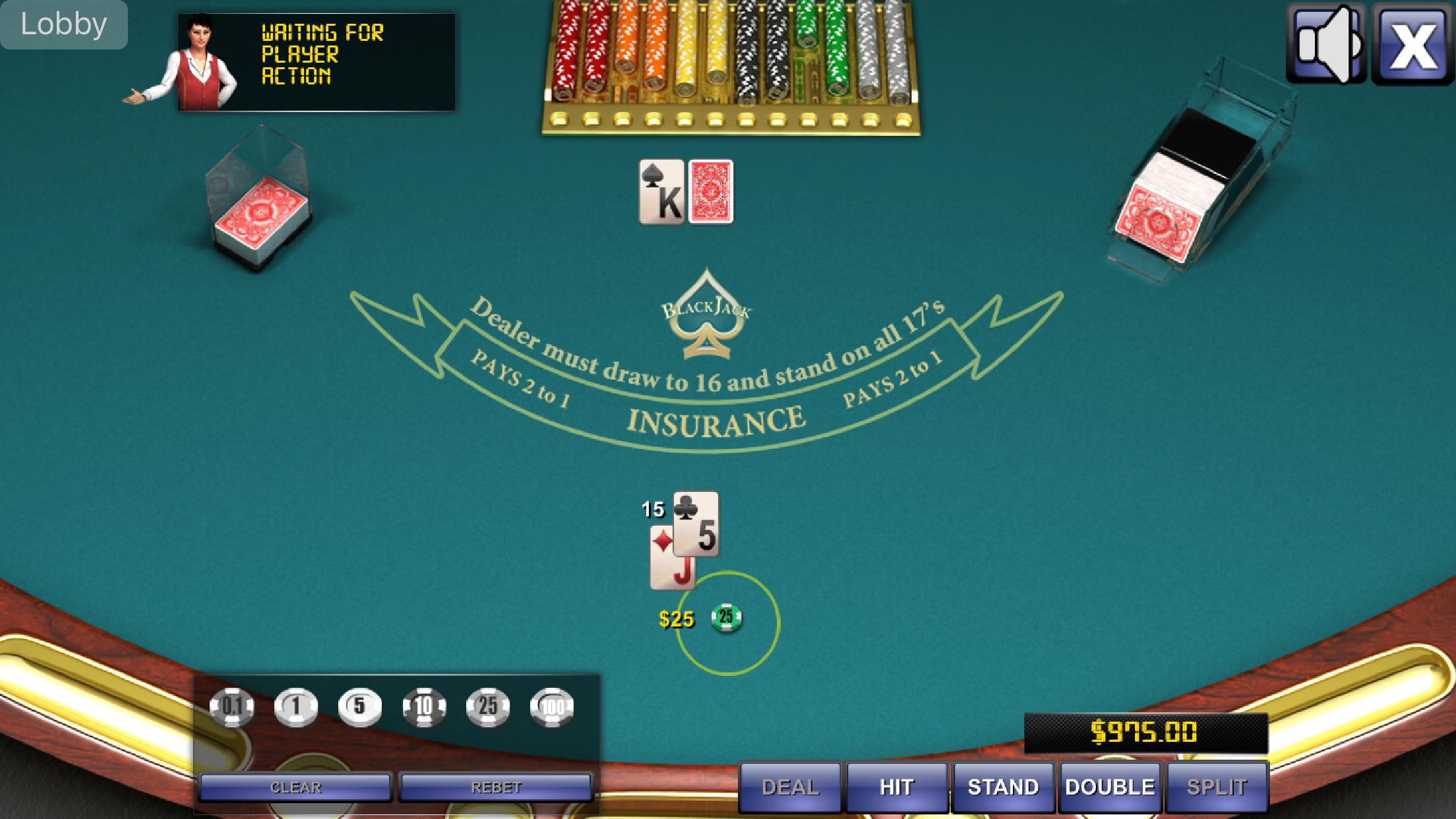Double the current bet
This screenshot has height=819, width=1456.
pyautogui.click(x=1110, y=787)
